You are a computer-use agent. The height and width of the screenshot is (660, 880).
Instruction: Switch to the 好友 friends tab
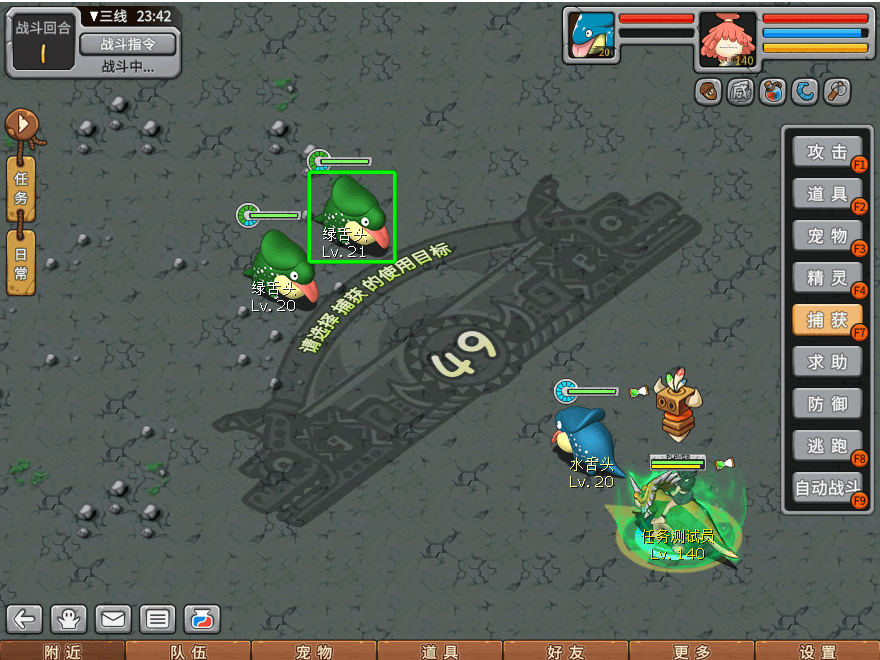[x=566, y=651]
